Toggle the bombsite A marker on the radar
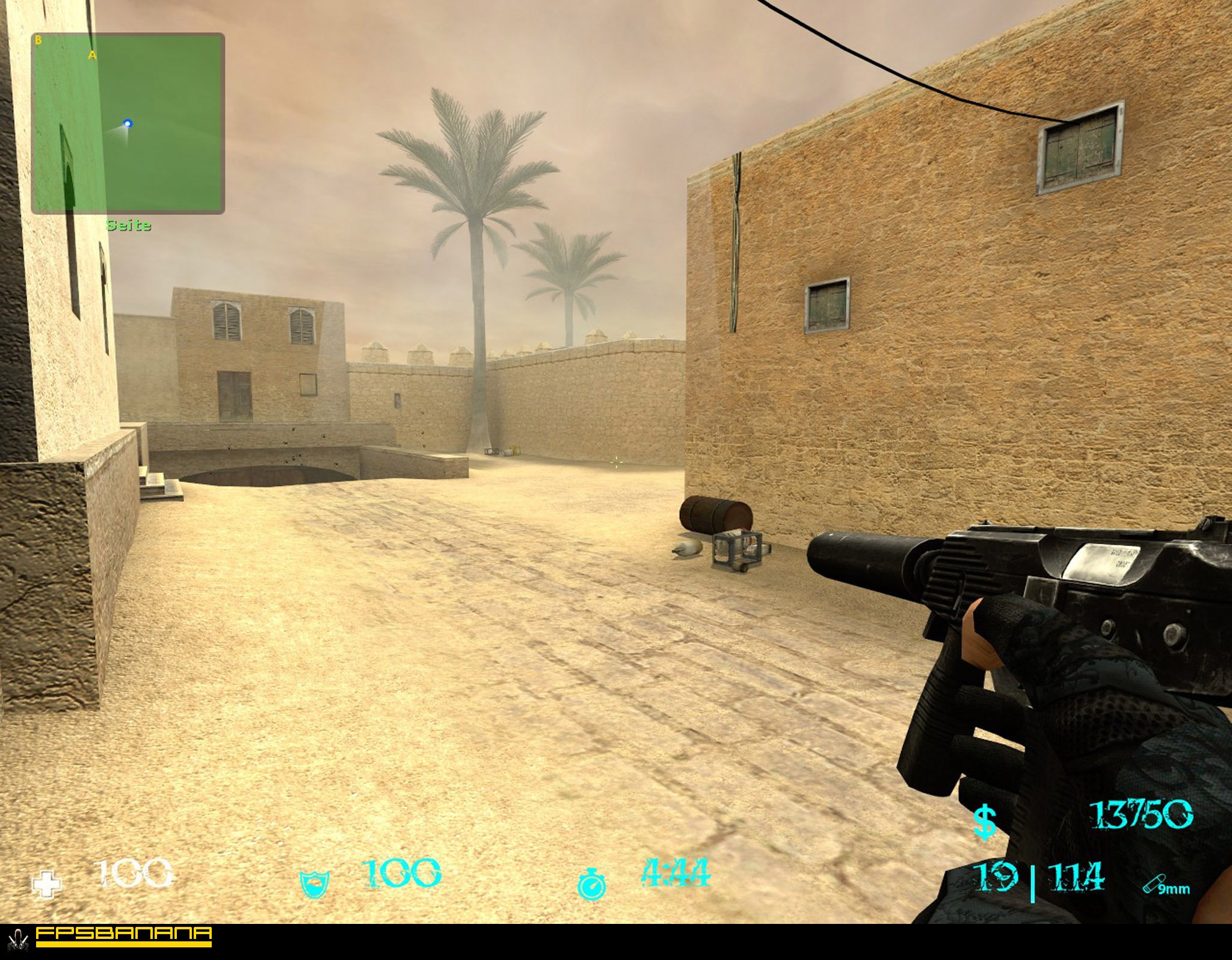Screen dimensions: 1232x960 (x=92, y=55)
